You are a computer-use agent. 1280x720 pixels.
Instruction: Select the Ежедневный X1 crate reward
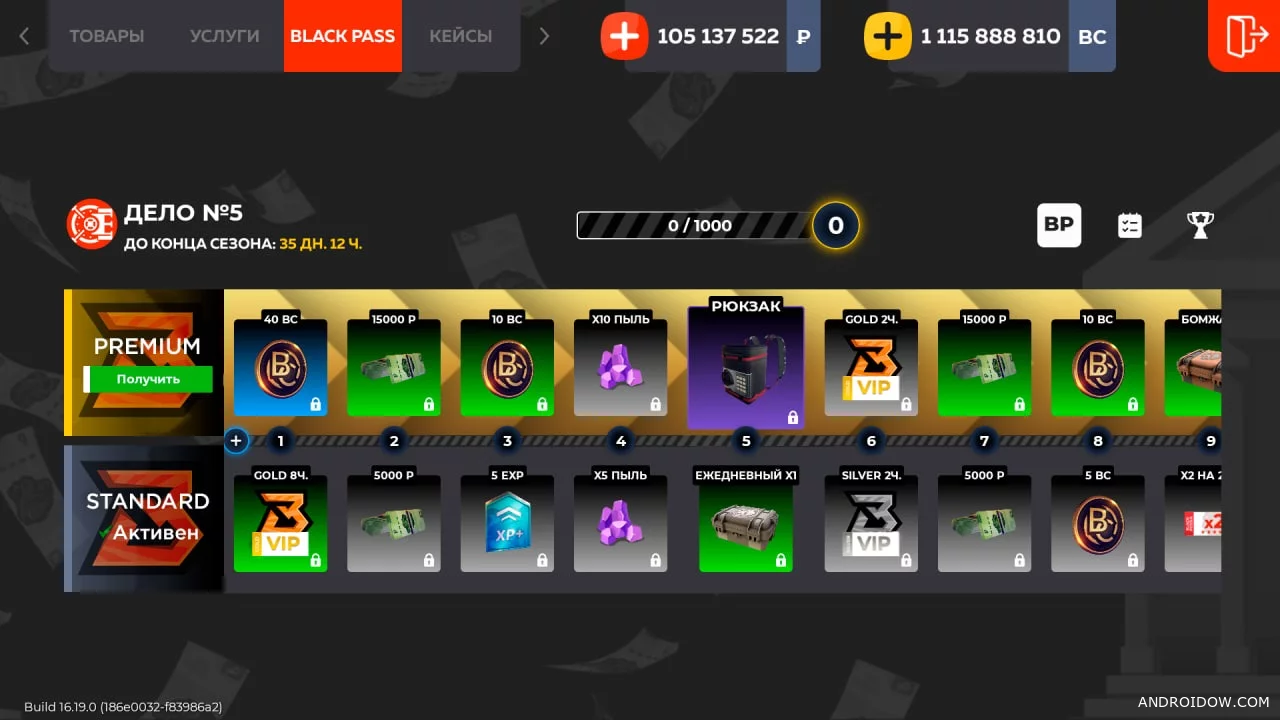tap(745, 523)
